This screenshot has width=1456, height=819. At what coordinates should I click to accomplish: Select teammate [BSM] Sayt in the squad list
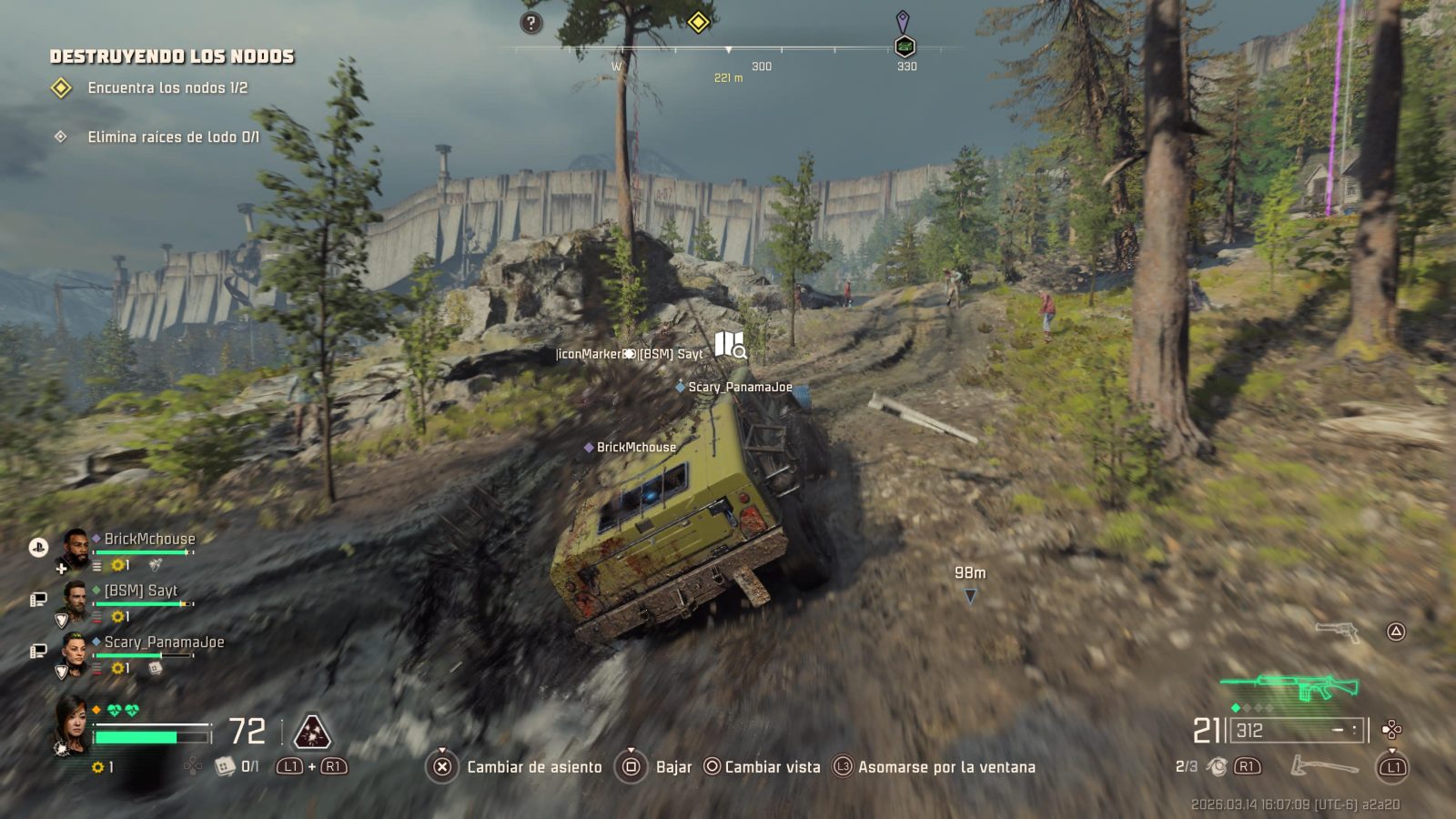click(x=140, y=591)
